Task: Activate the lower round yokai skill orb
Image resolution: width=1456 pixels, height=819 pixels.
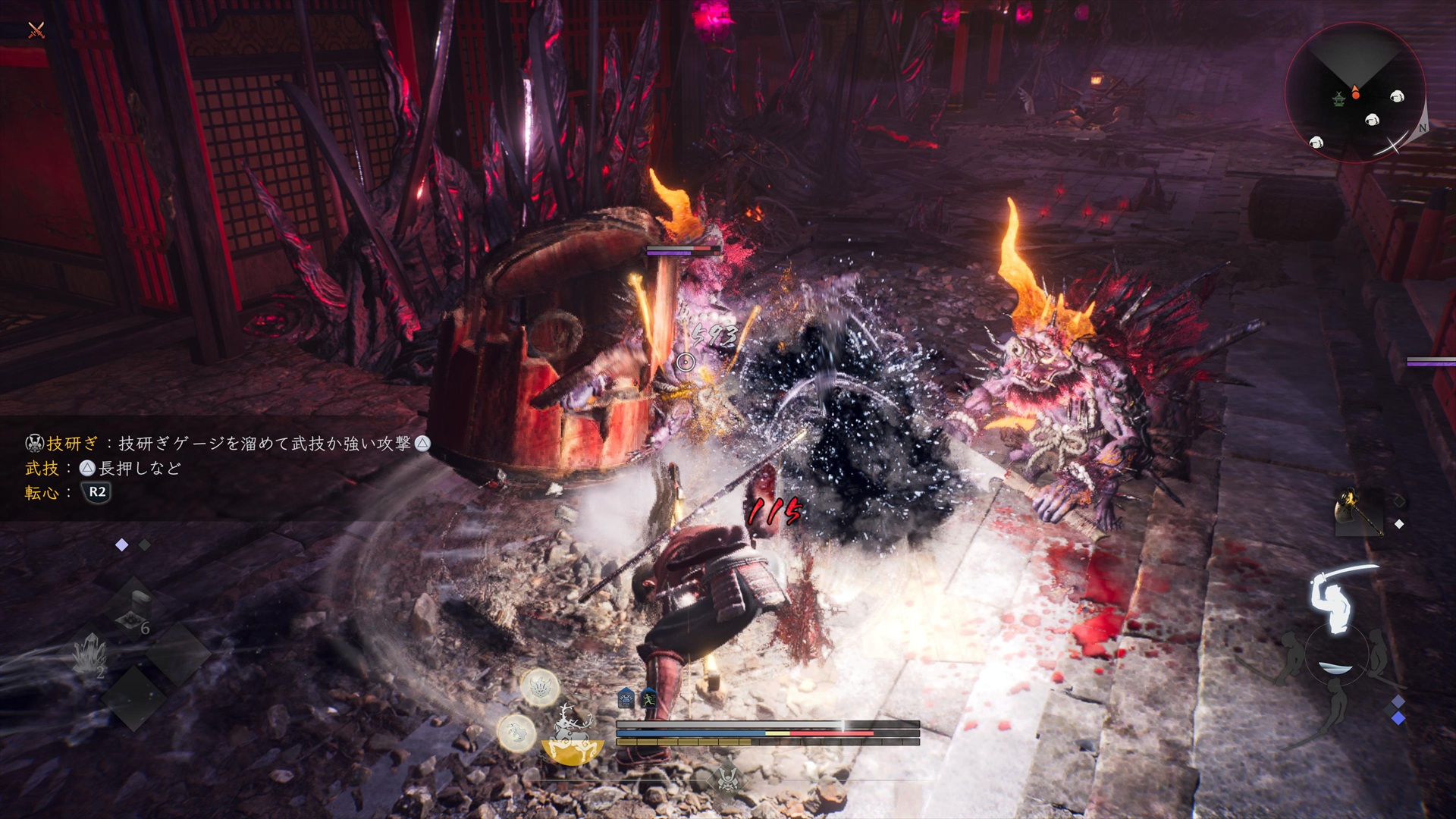Action: click(516, 732)
